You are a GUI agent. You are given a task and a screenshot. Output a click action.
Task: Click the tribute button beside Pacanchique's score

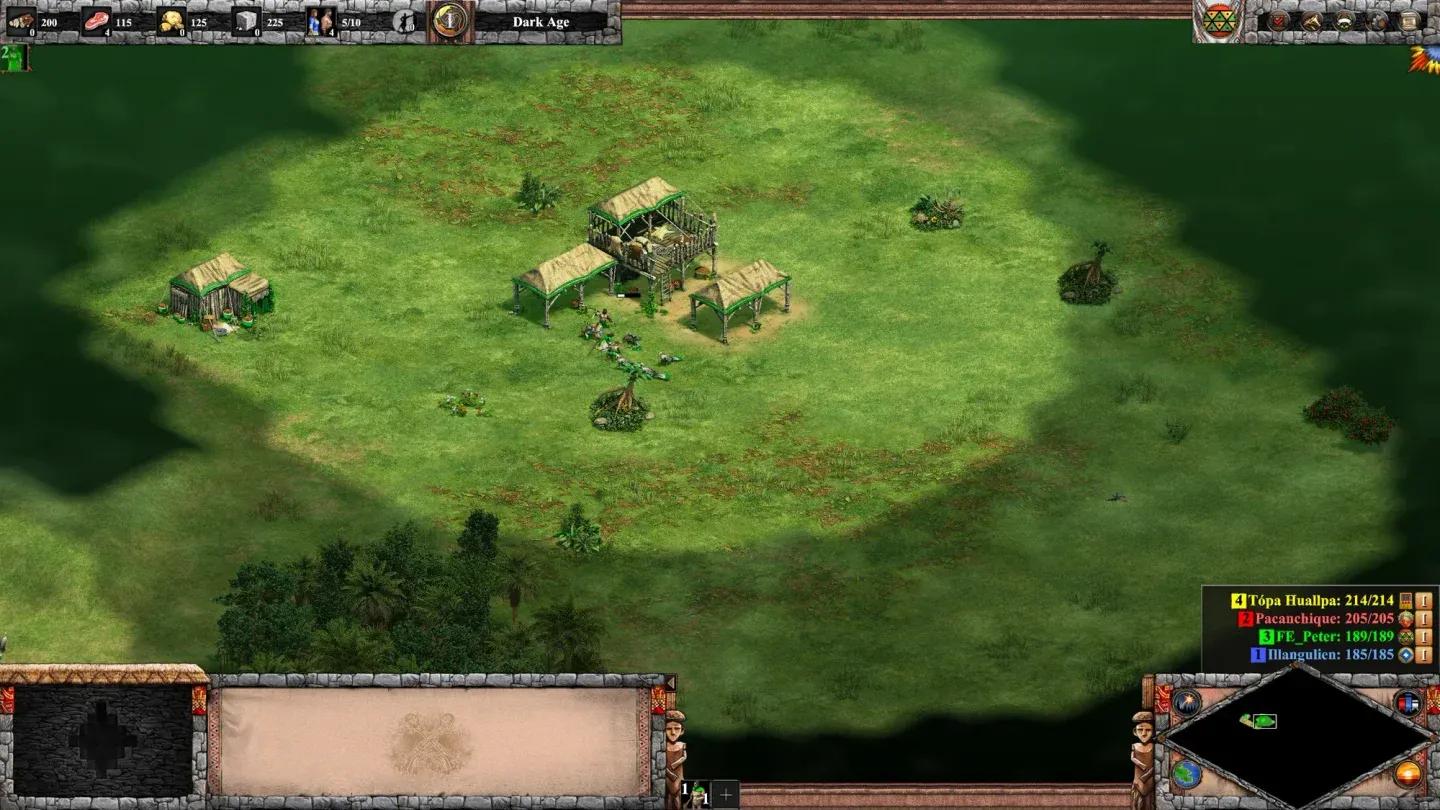[x=1424, y=619]
